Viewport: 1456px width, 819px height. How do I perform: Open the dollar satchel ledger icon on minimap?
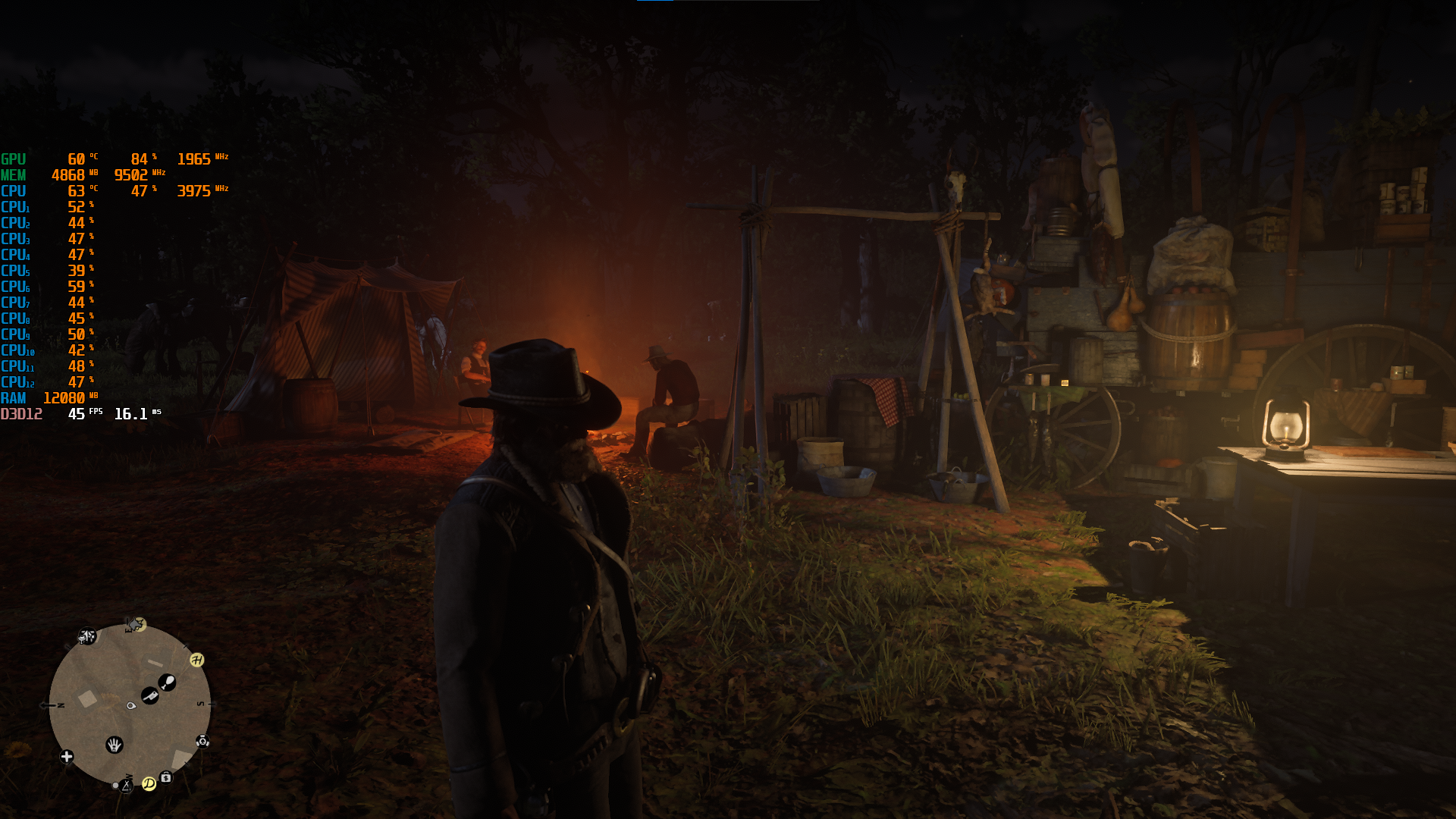pyautogui.click(x=165, y=777)
